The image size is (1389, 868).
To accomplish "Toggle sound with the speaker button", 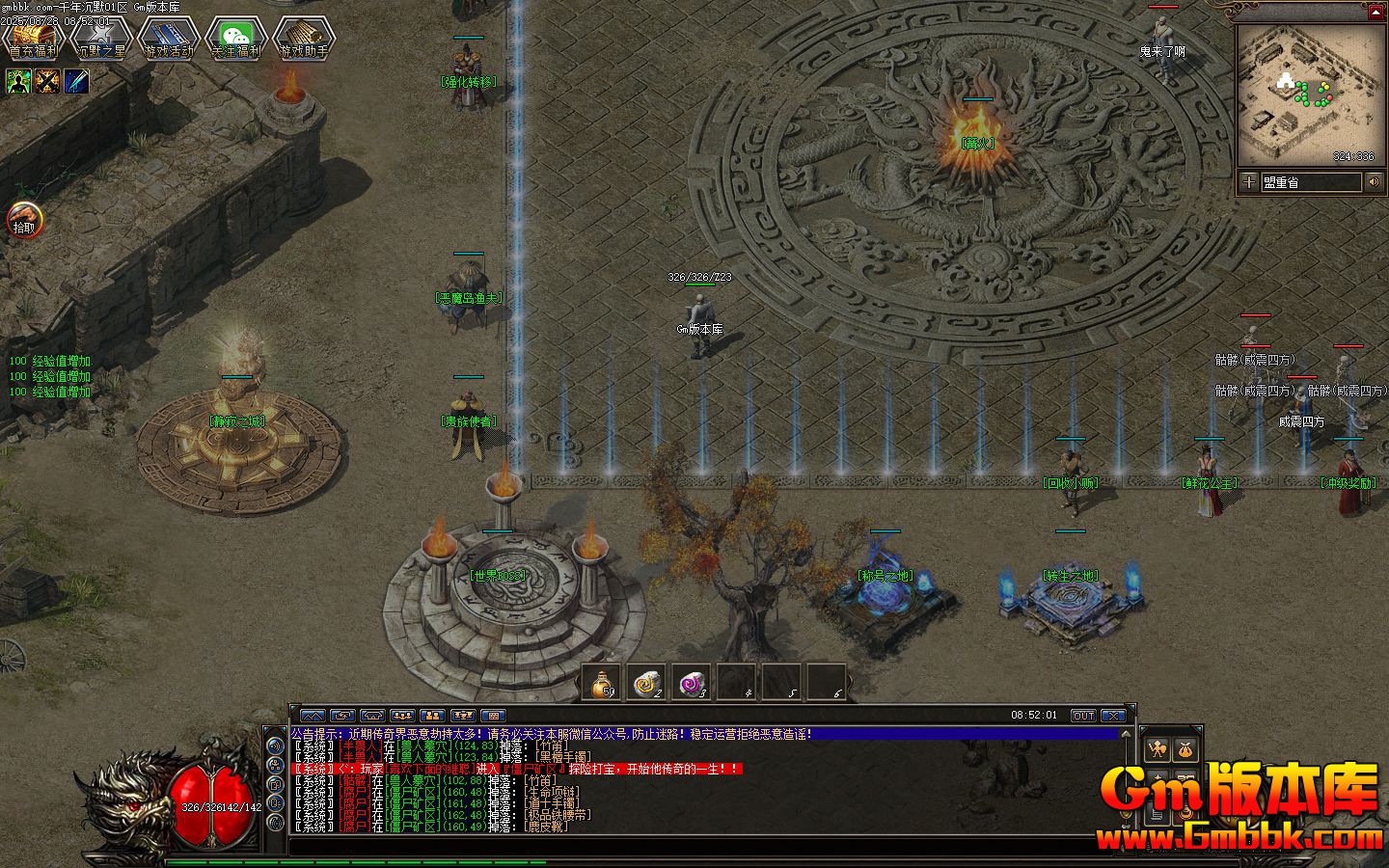I will (x=1374, y=181).
